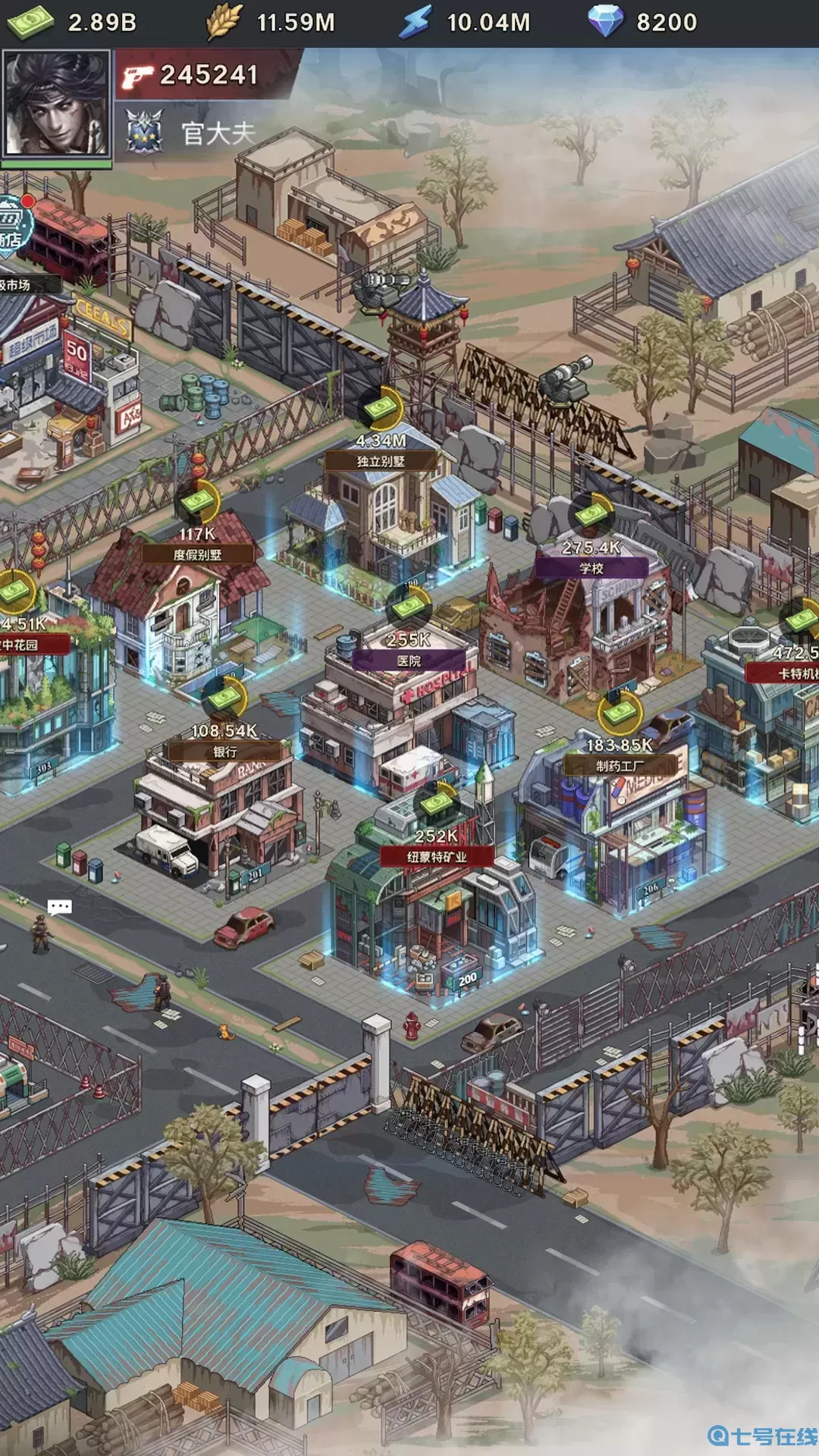The width and height of the screenshot is (819, 1456).
Task: Collect cash above the 医院 hospital
Action: 409,607
